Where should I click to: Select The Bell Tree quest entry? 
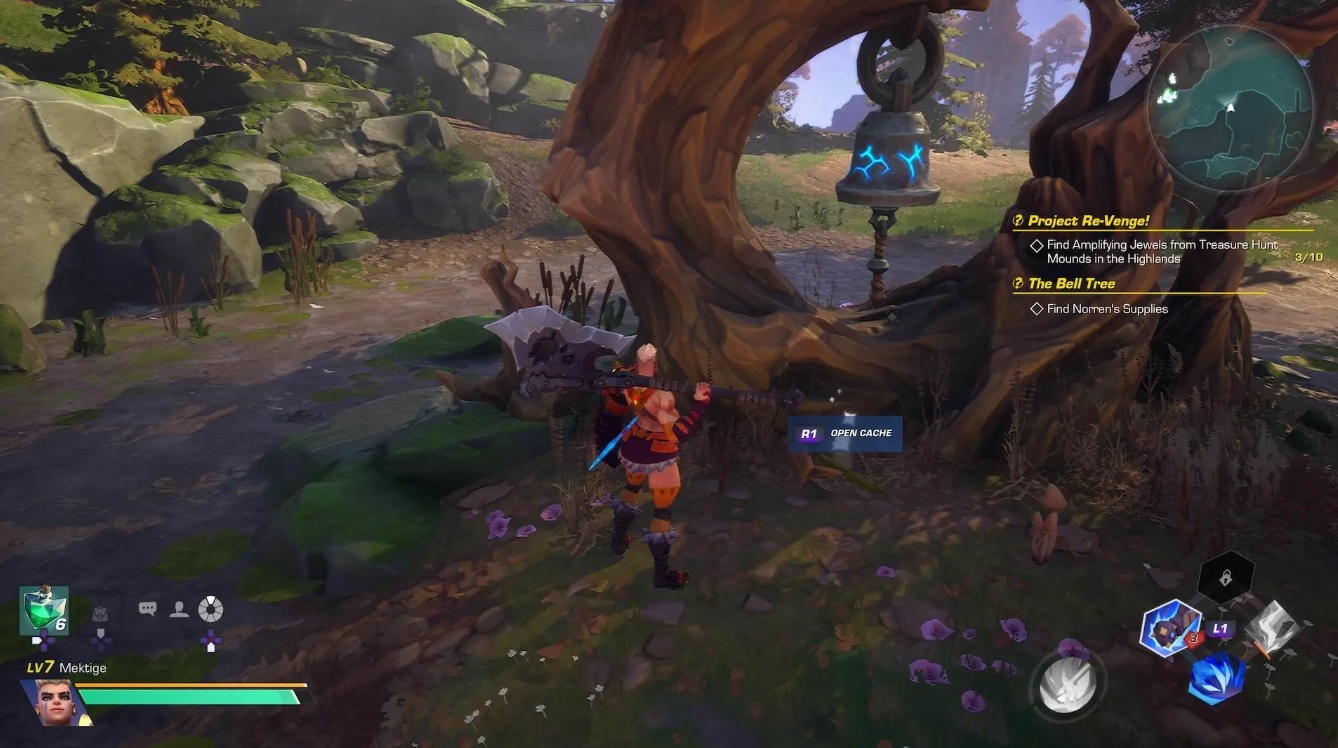[1071, 284]
